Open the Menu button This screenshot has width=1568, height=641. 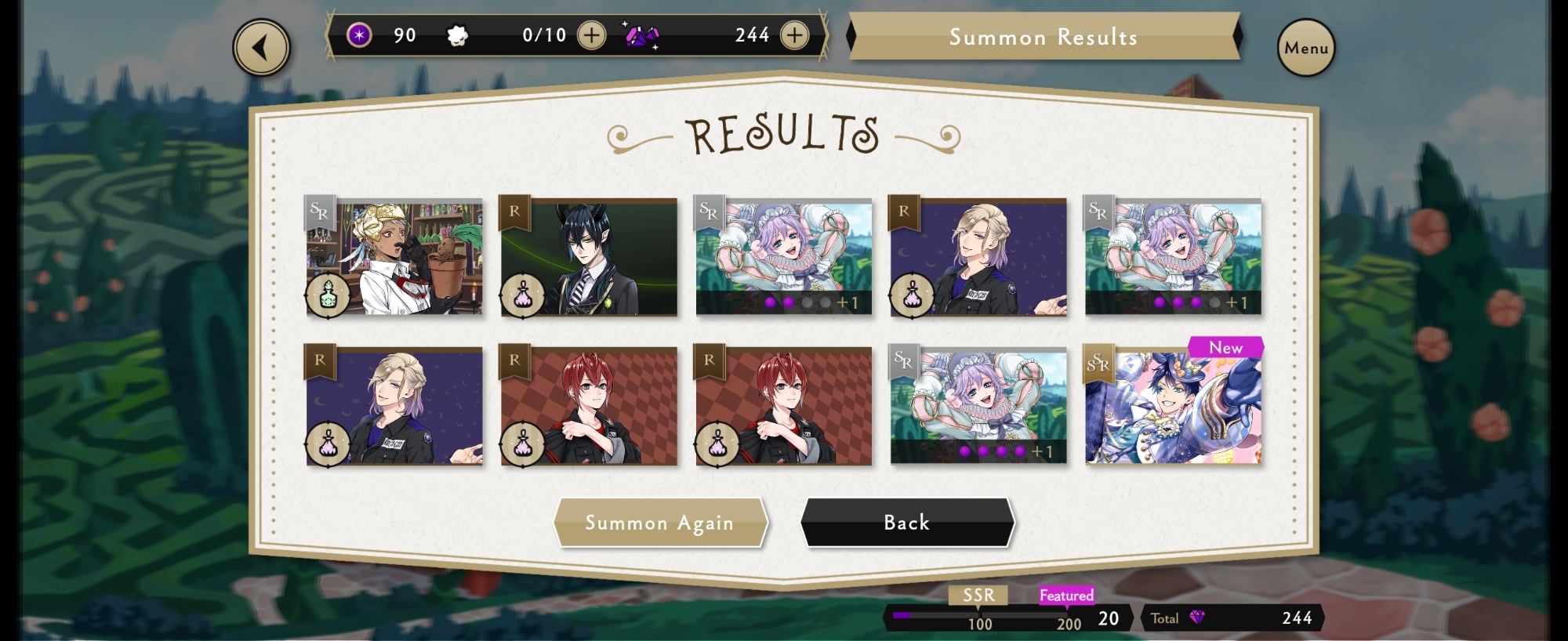pos(1305,48)
